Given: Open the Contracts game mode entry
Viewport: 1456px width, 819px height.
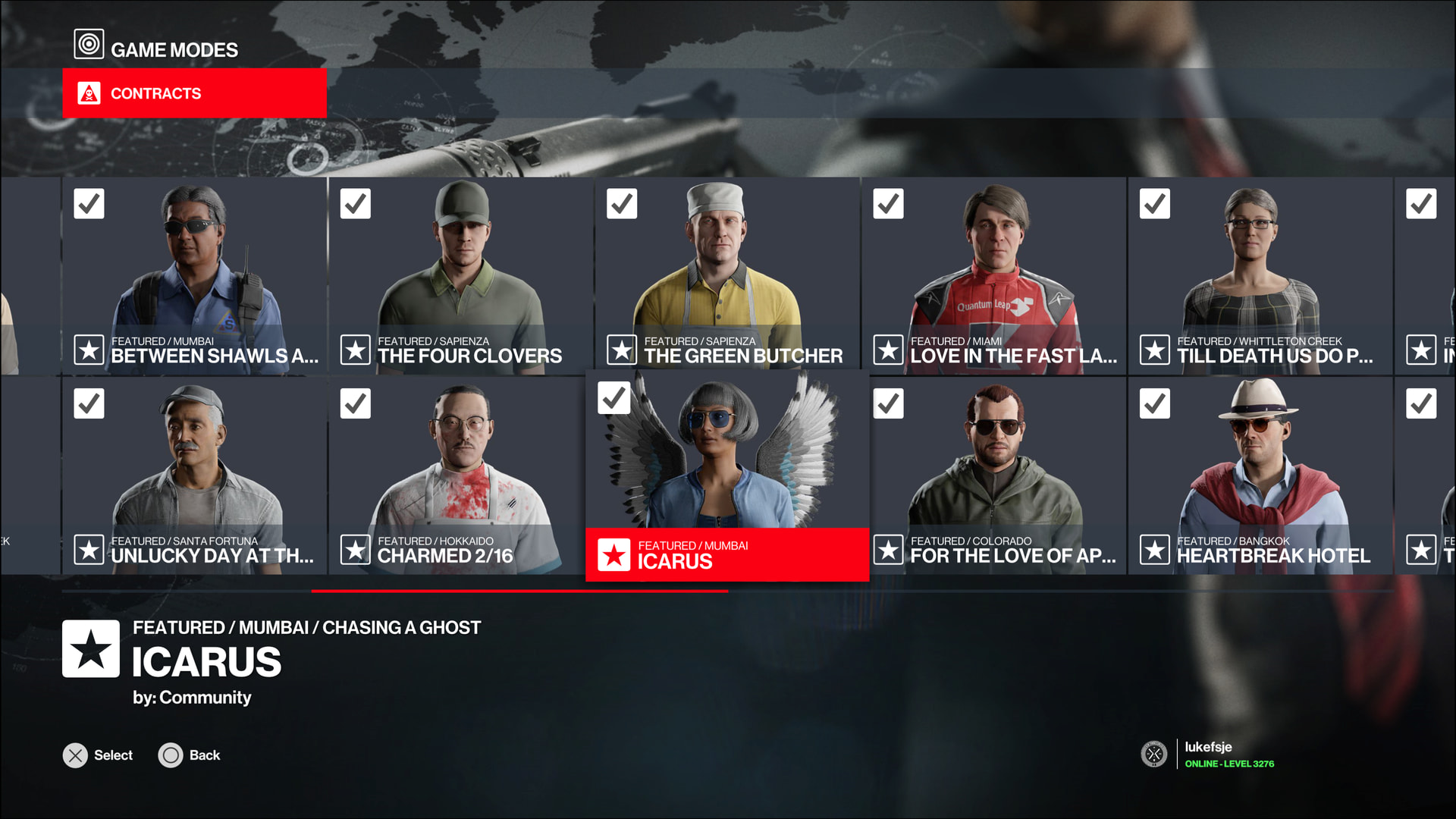Looking at the screenshot, I should click(194, 93).
